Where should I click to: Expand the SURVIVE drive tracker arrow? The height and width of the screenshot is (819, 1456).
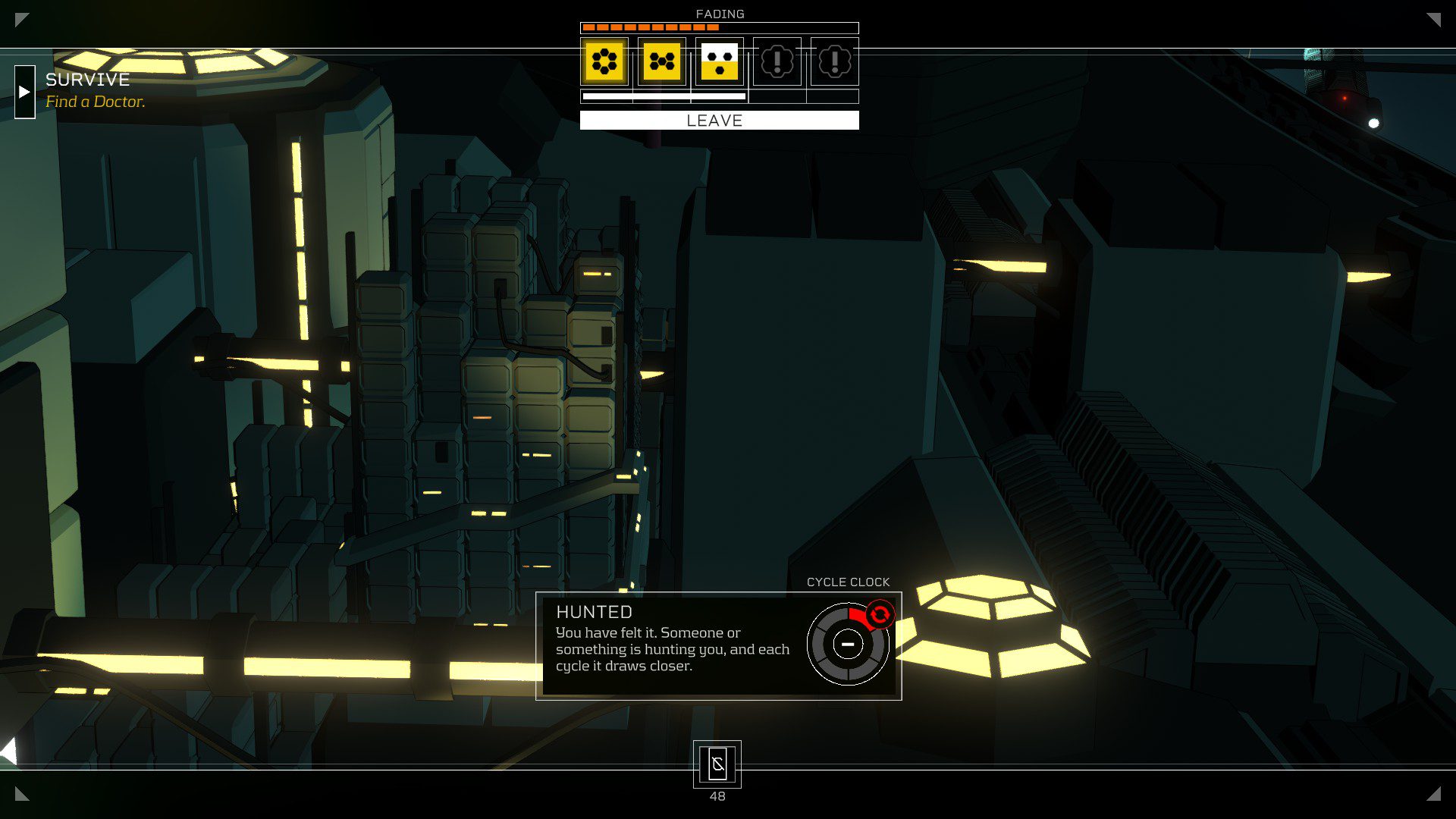pyautogui.click(x=24, y=92)
